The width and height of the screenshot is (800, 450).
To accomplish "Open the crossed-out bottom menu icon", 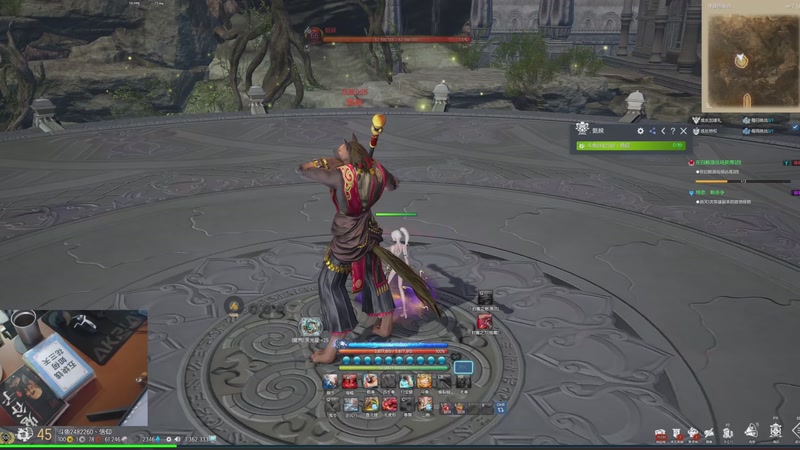I will pyautogui.click(x=709, y=432).
